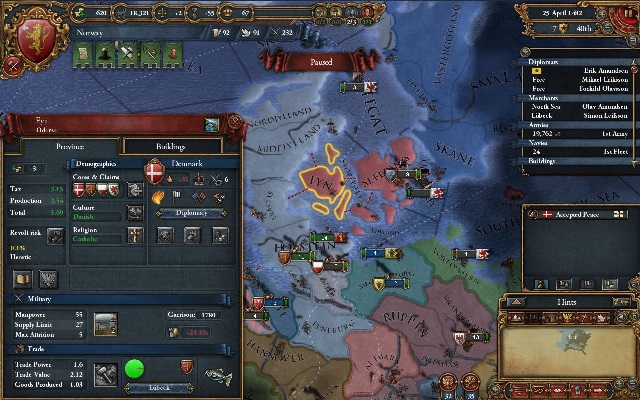The width and height of the screenshot is (640, 400).
Task: Toggle the pause button beside the date
Action: pos(628,15)
